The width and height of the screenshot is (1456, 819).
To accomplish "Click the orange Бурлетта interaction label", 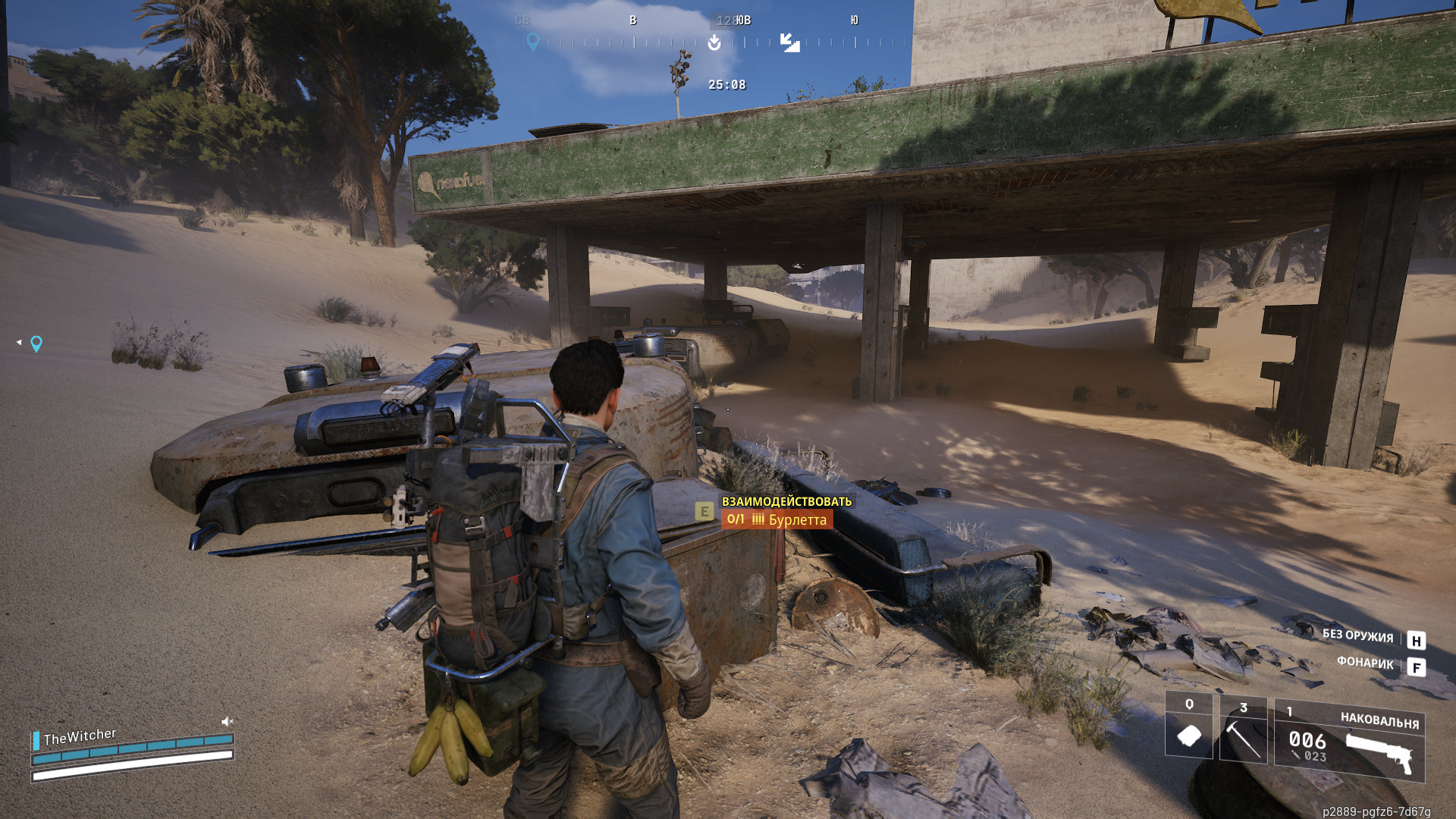I will click(x=777, y=519).
